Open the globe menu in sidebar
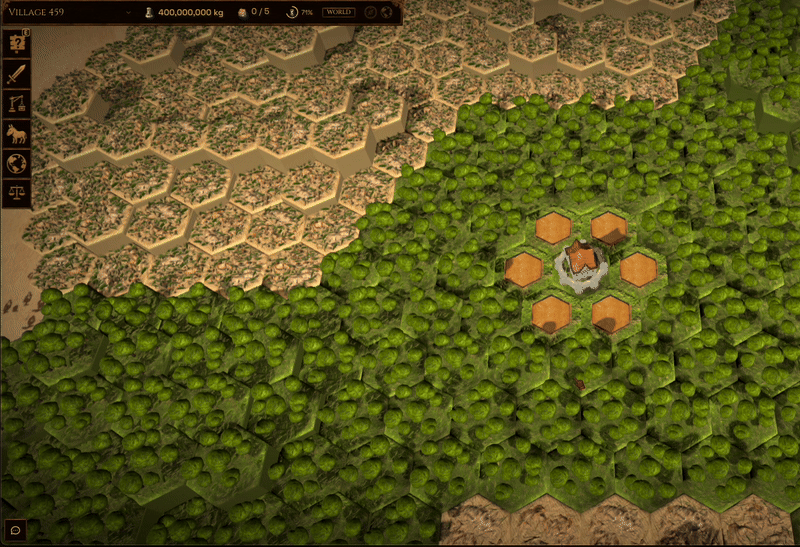 17,163
